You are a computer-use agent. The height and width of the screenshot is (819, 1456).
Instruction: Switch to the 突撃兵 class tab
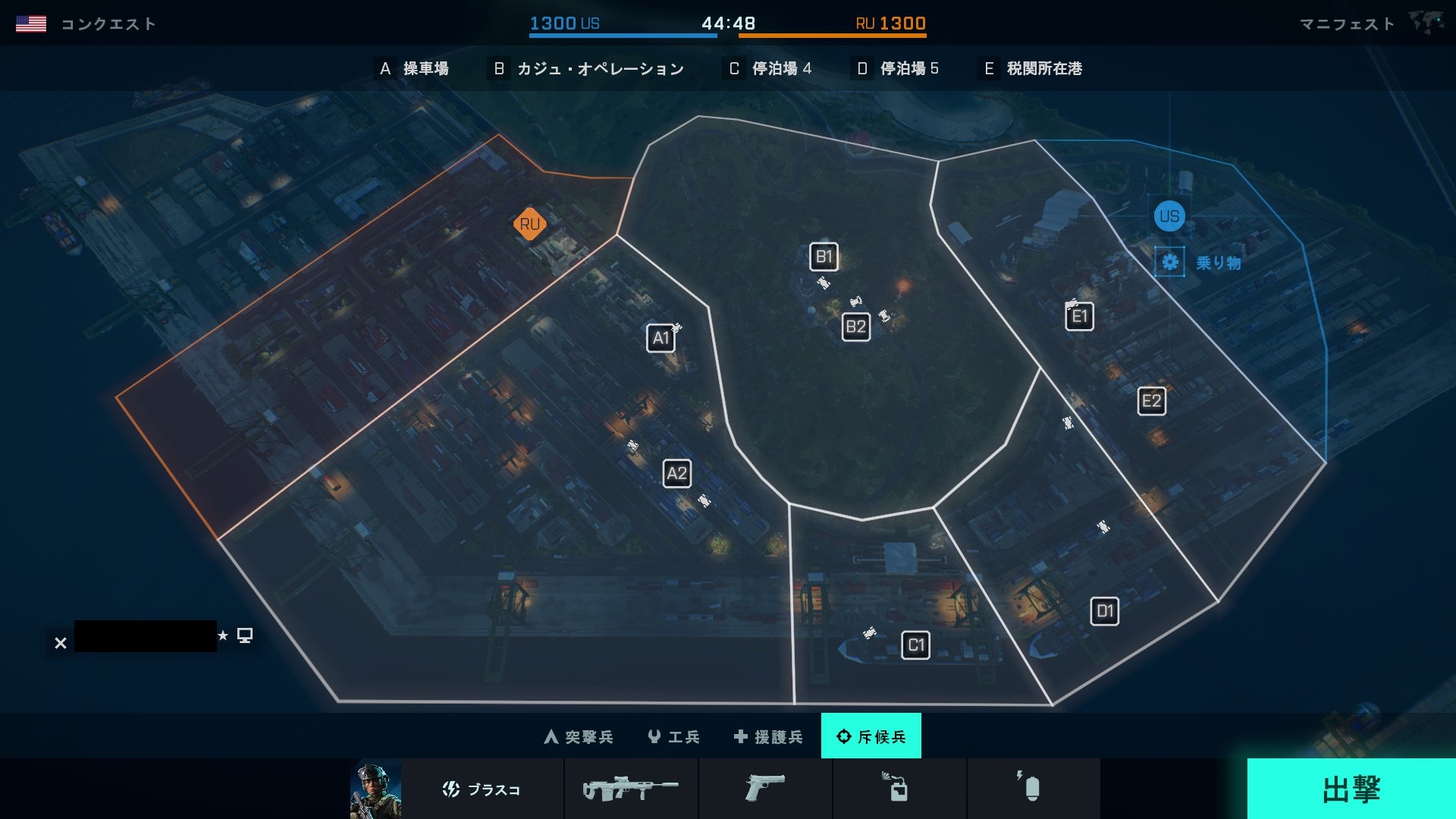pos(579,736)
